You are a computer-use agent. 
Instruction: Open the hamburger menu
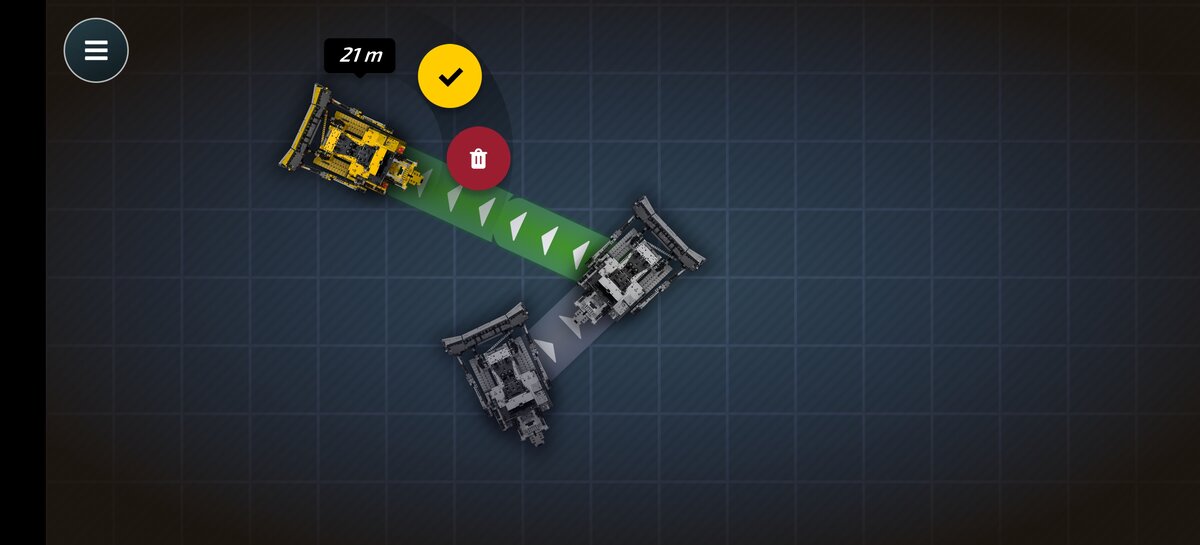[96, 50]
